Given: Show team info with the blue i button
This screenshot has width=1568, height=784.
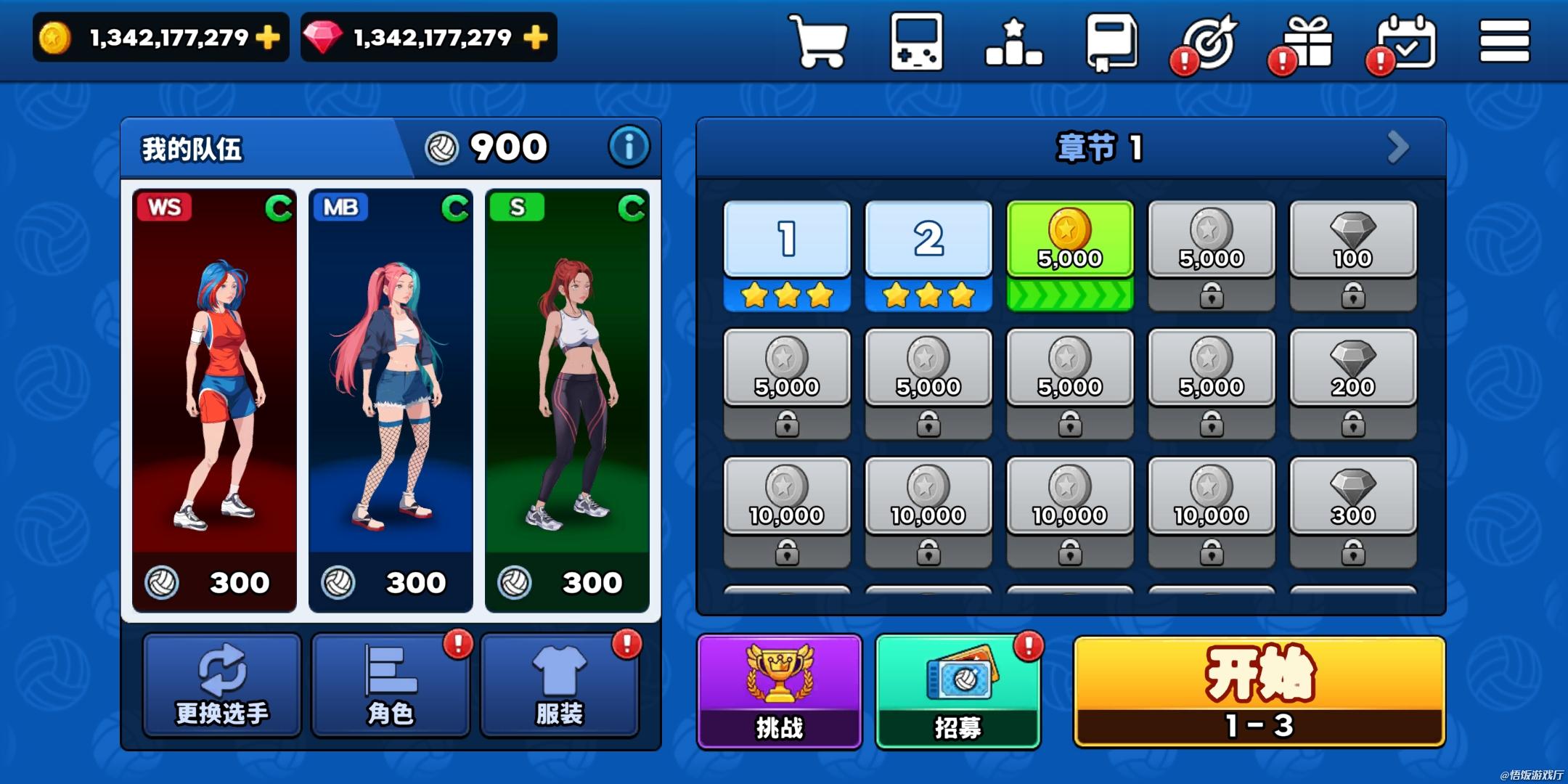Looking at the screenshot, I should (x=629, y=147).
